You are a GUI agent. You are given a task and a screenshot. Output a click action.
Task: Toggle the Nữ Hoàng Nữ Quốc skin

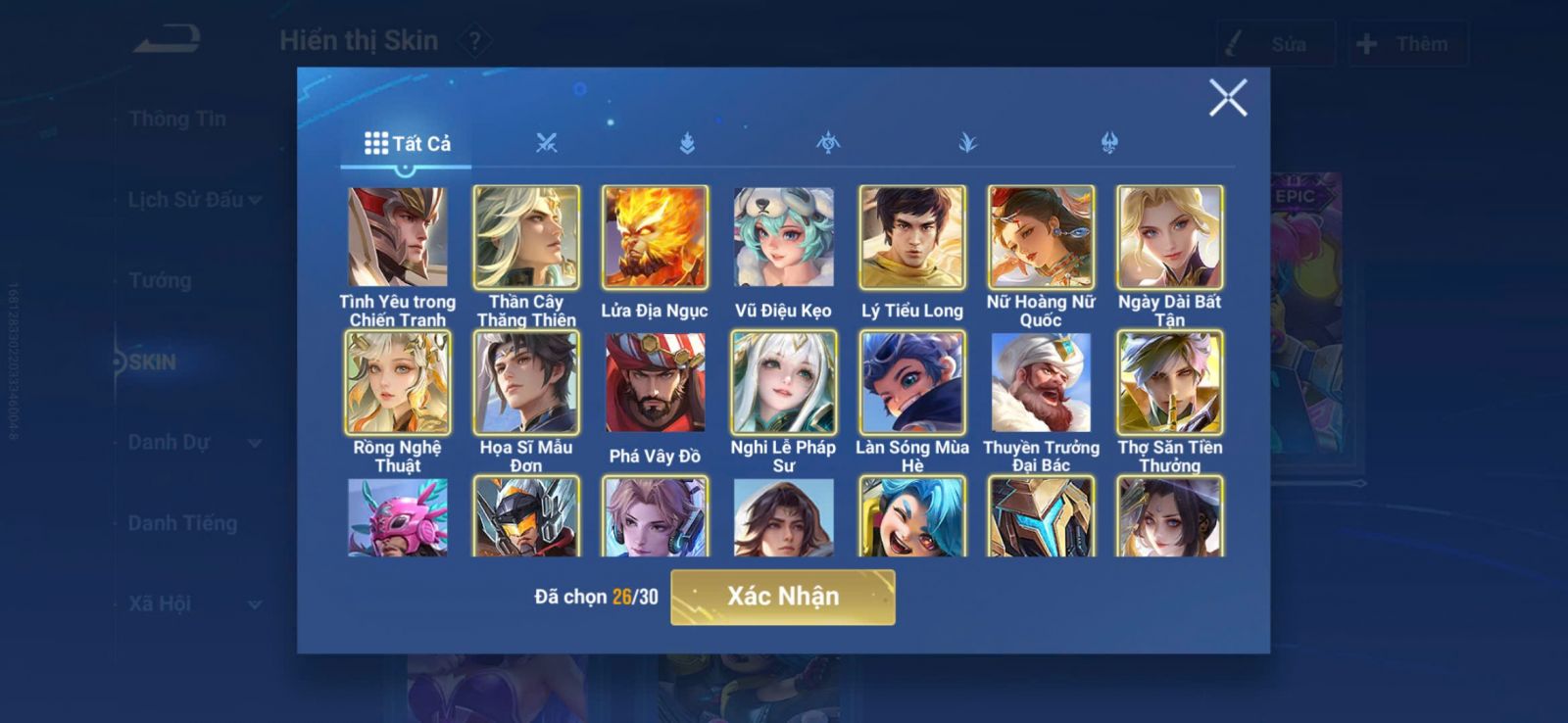(1041, 237)
